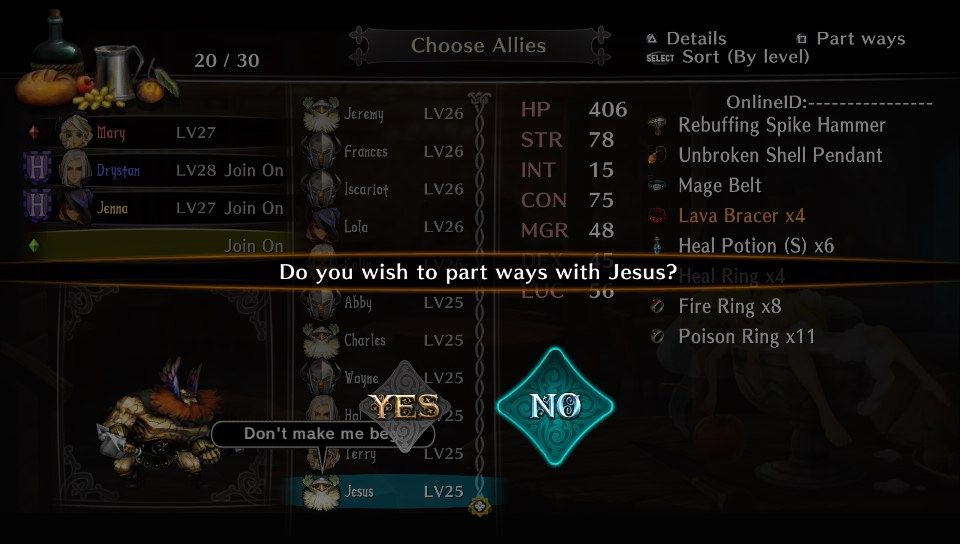Select the Rebuffing Spike Hammer item
Viewport: 960px width, 544px height.
pyautogui.click(x=781, y=125)
